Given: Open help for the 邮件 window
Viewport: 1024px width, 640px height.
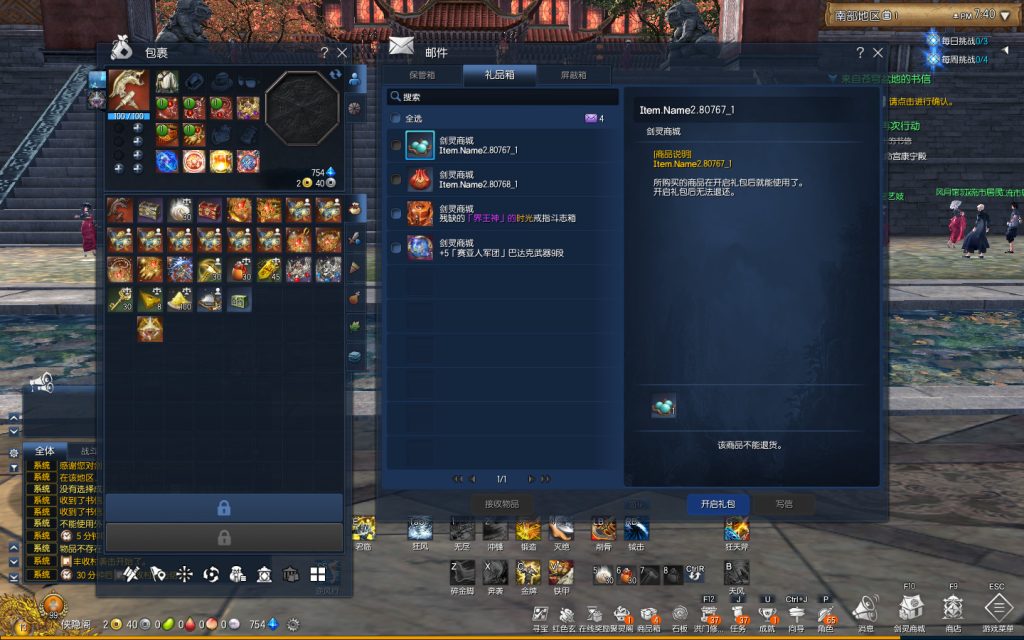Looking at the screenshot, I should pyautogui.click(x=860, y=53).
